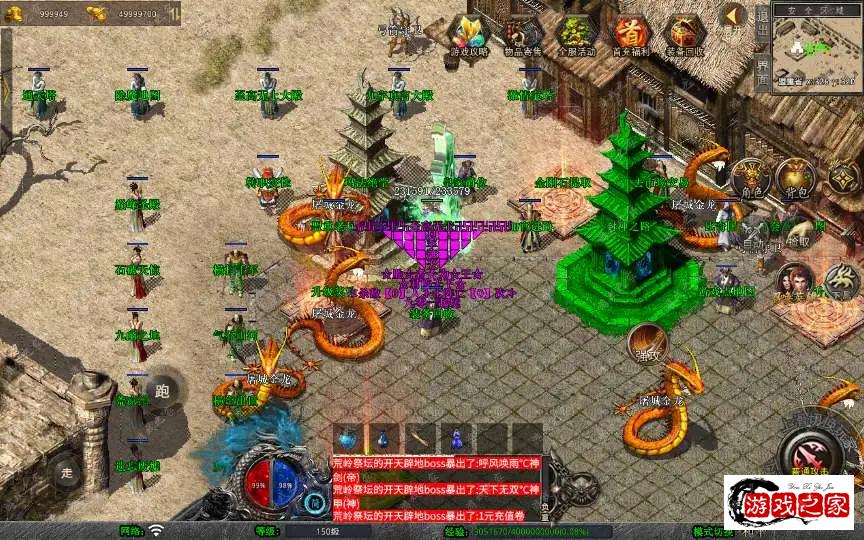Image resolution: width=864 pixels, height=540 pixels.
Task: Collapse the top menu with the arrow button
Action: pos(735,15)
